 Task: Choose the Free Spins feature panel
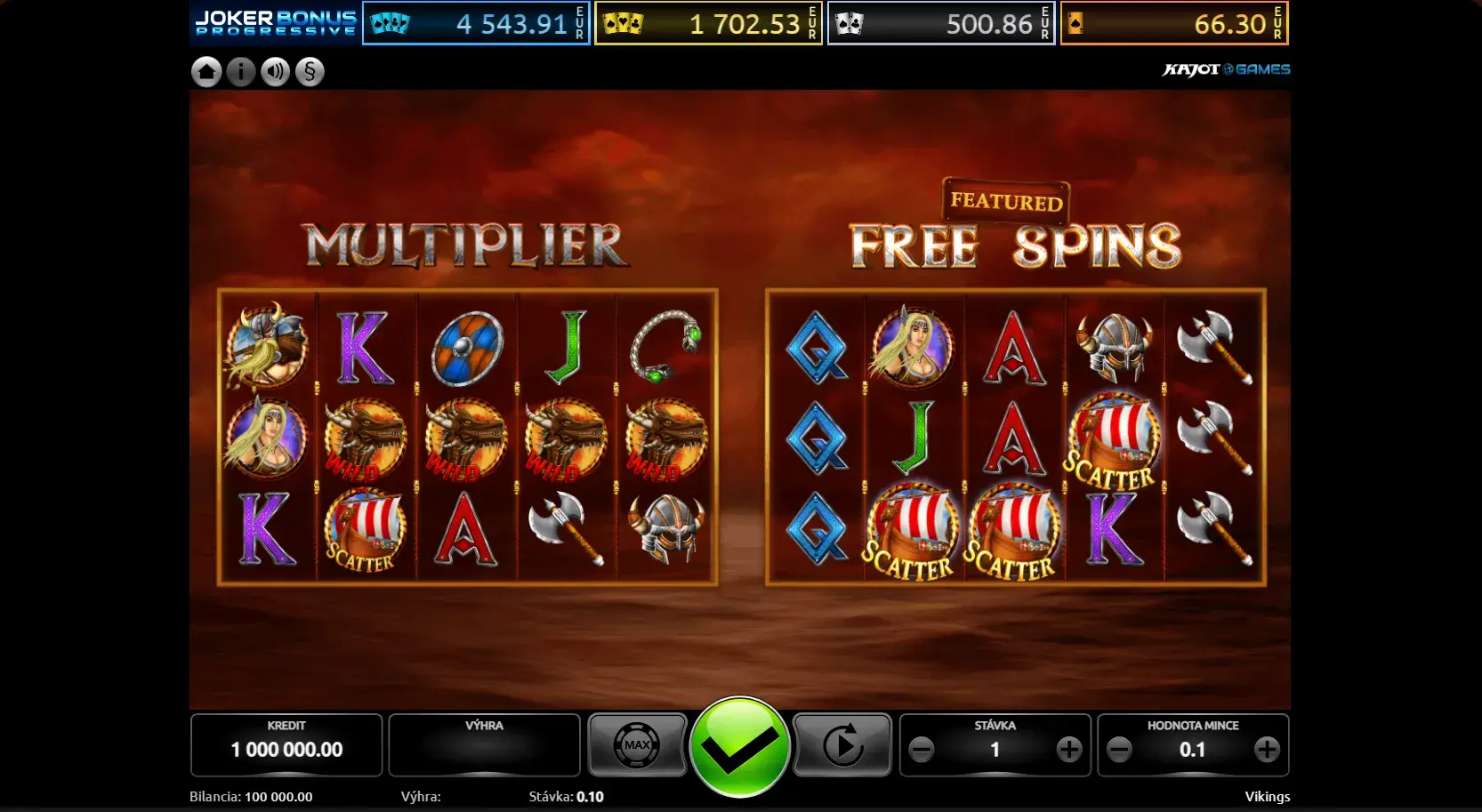(1015, 436)
